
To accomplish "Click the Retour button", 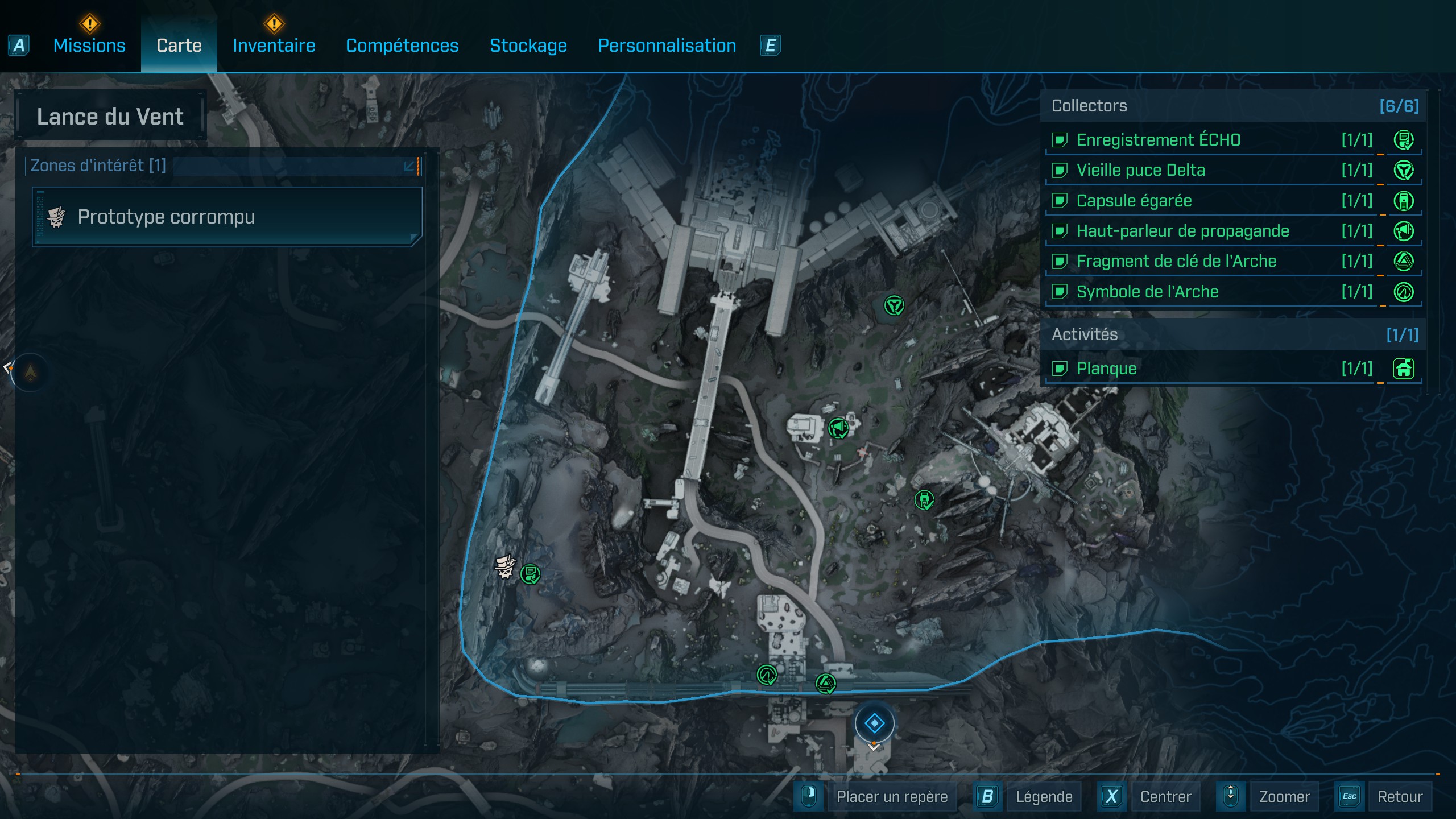I will 1399,796.
